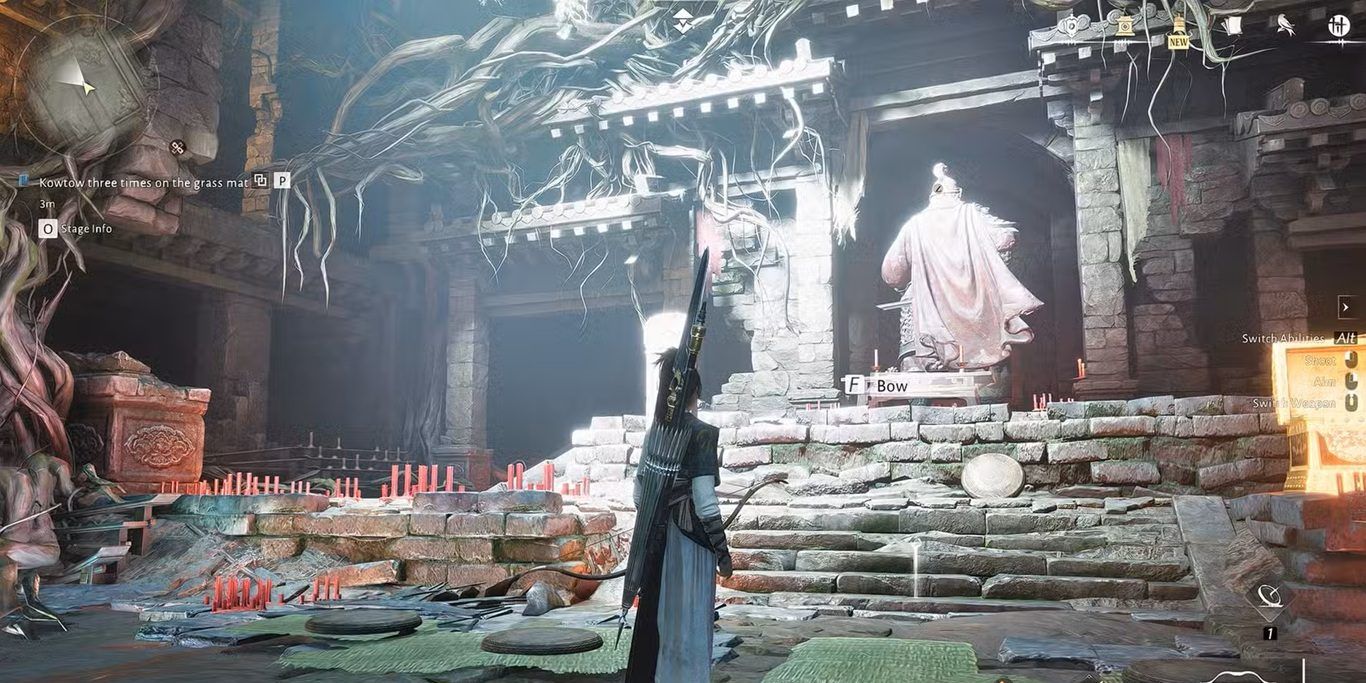The height and width of the screenshot is (683, 1366).
Task: Select the Kowtow three times quest tracker
Action: (143, 182)
